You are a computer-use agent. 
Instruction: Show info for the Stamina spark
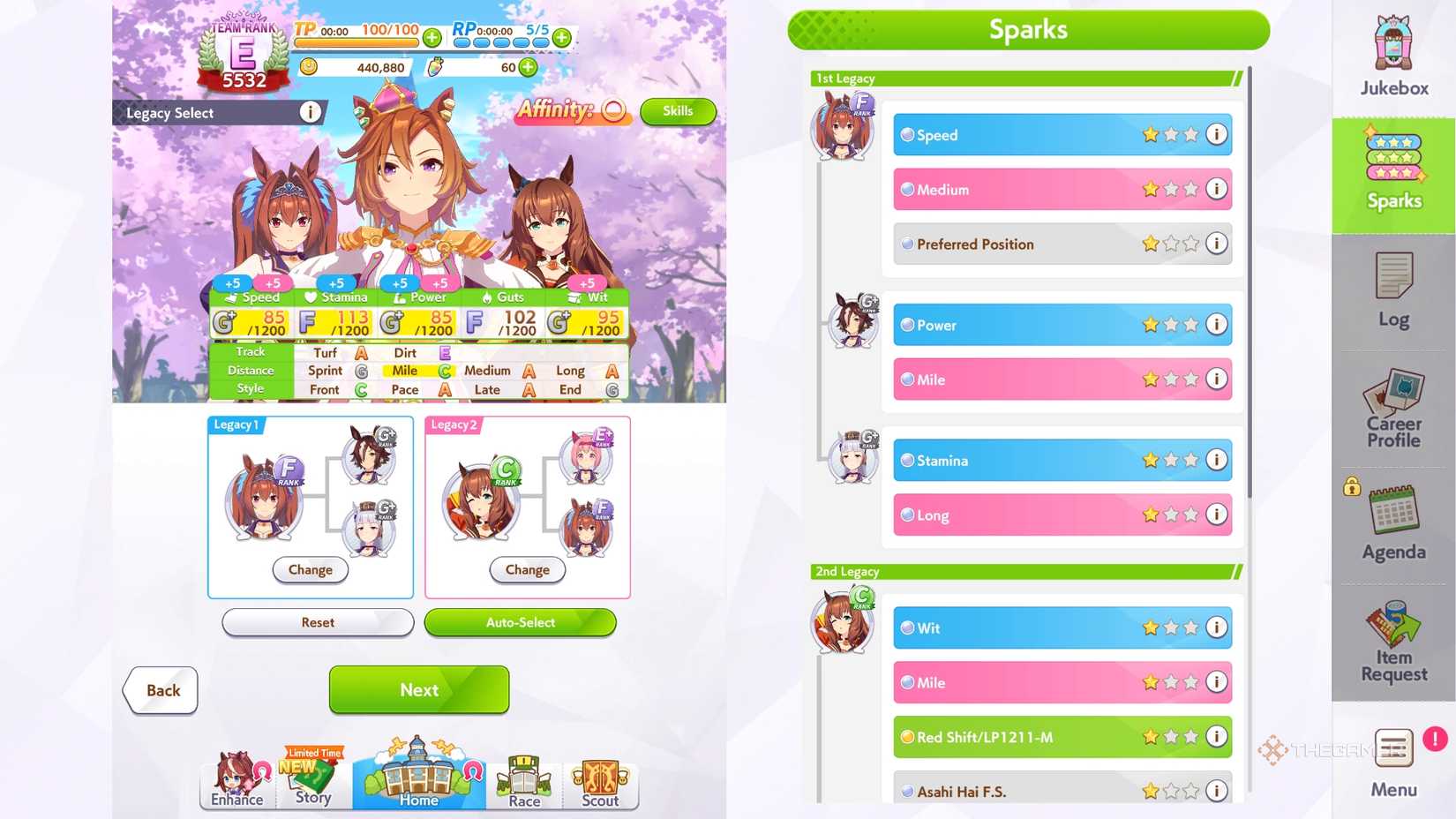[x=1217, y=460]
